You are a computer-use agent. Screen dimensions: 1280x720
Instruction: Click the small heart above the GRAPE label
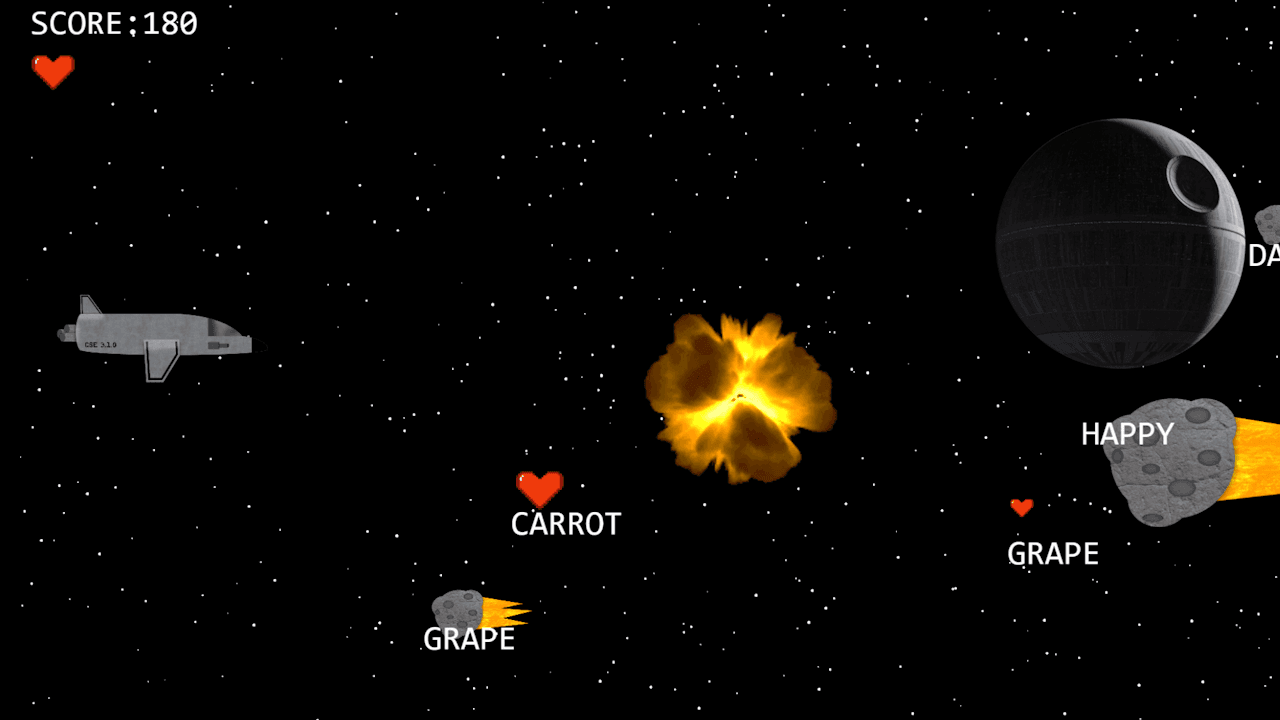1022,507
